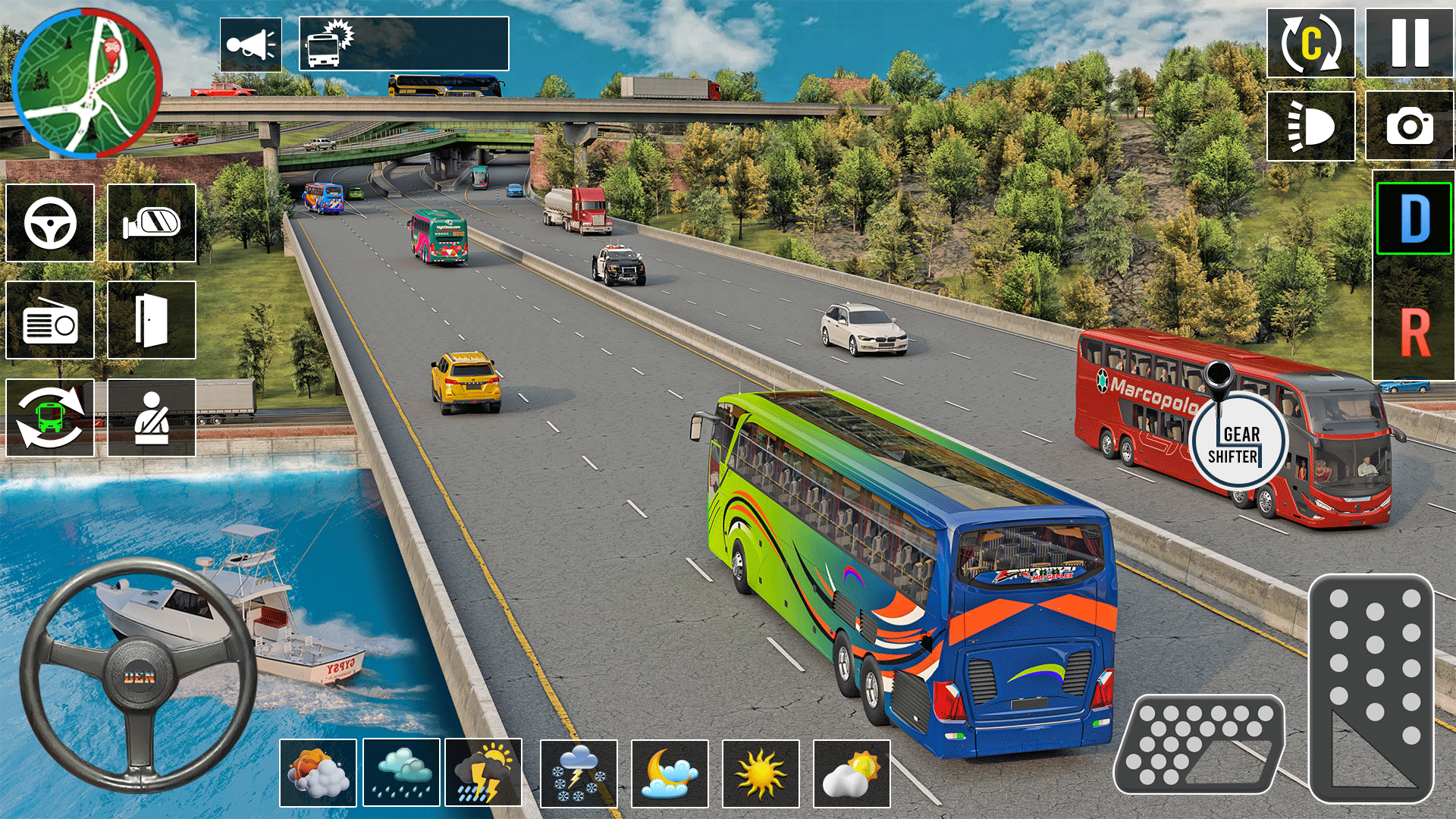Honk the bus horn
This screenshot has width=1456, height=819.
pos(250,45)
